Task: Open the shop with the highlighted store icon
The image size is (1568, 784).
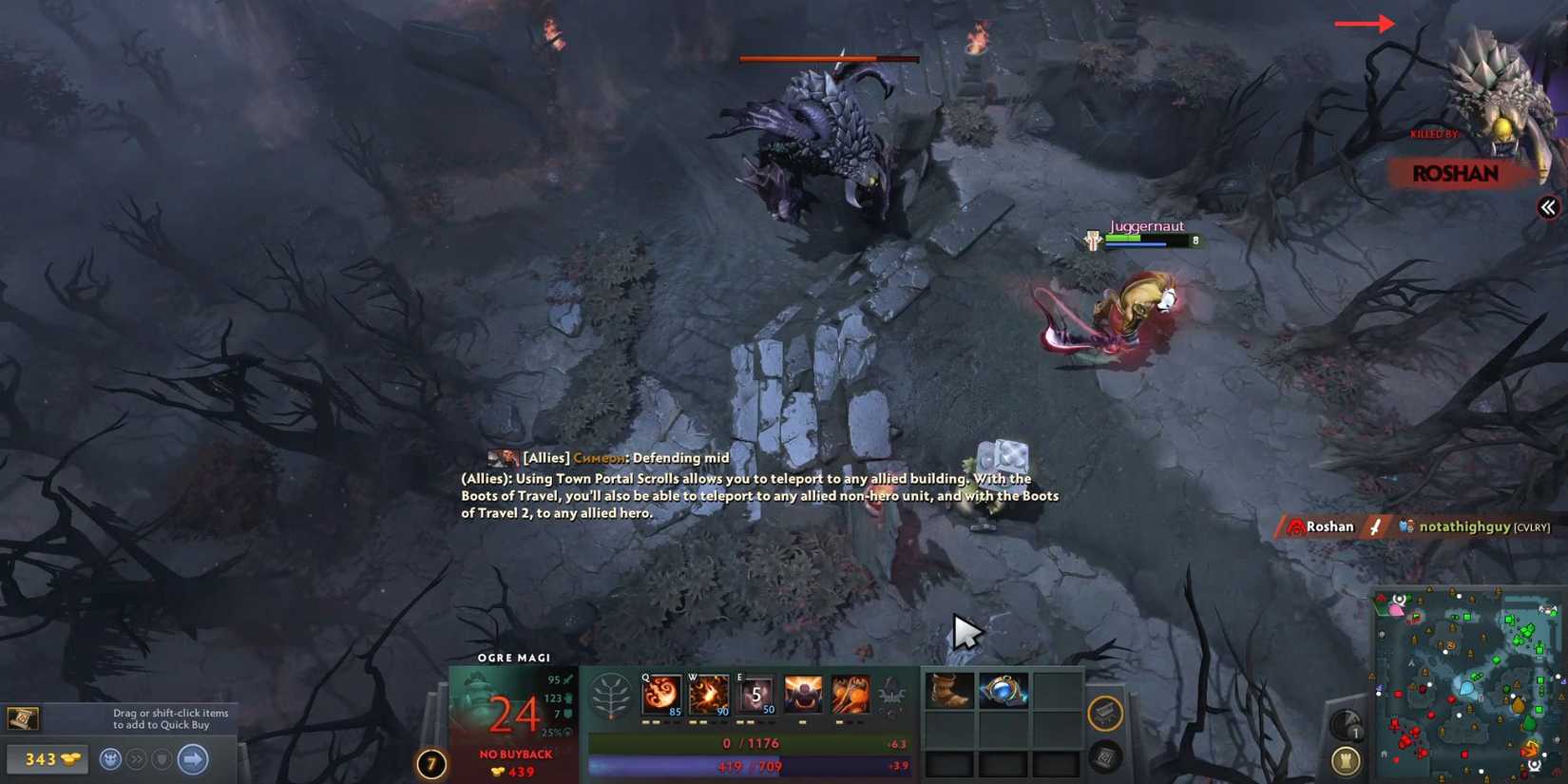Action: point(1103,715)
